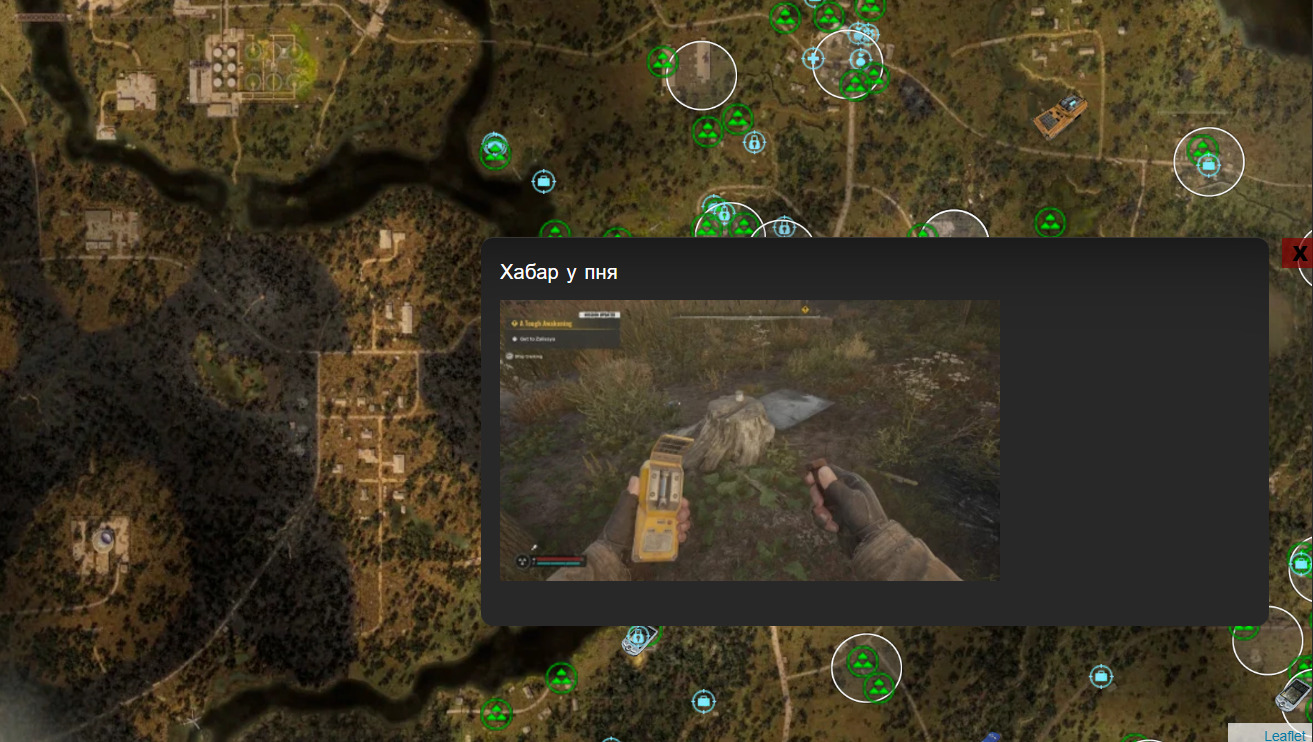Follow the Leaflet attribution link
This screenshot has height=742, width=1313.
click(x=1284, y=735)
